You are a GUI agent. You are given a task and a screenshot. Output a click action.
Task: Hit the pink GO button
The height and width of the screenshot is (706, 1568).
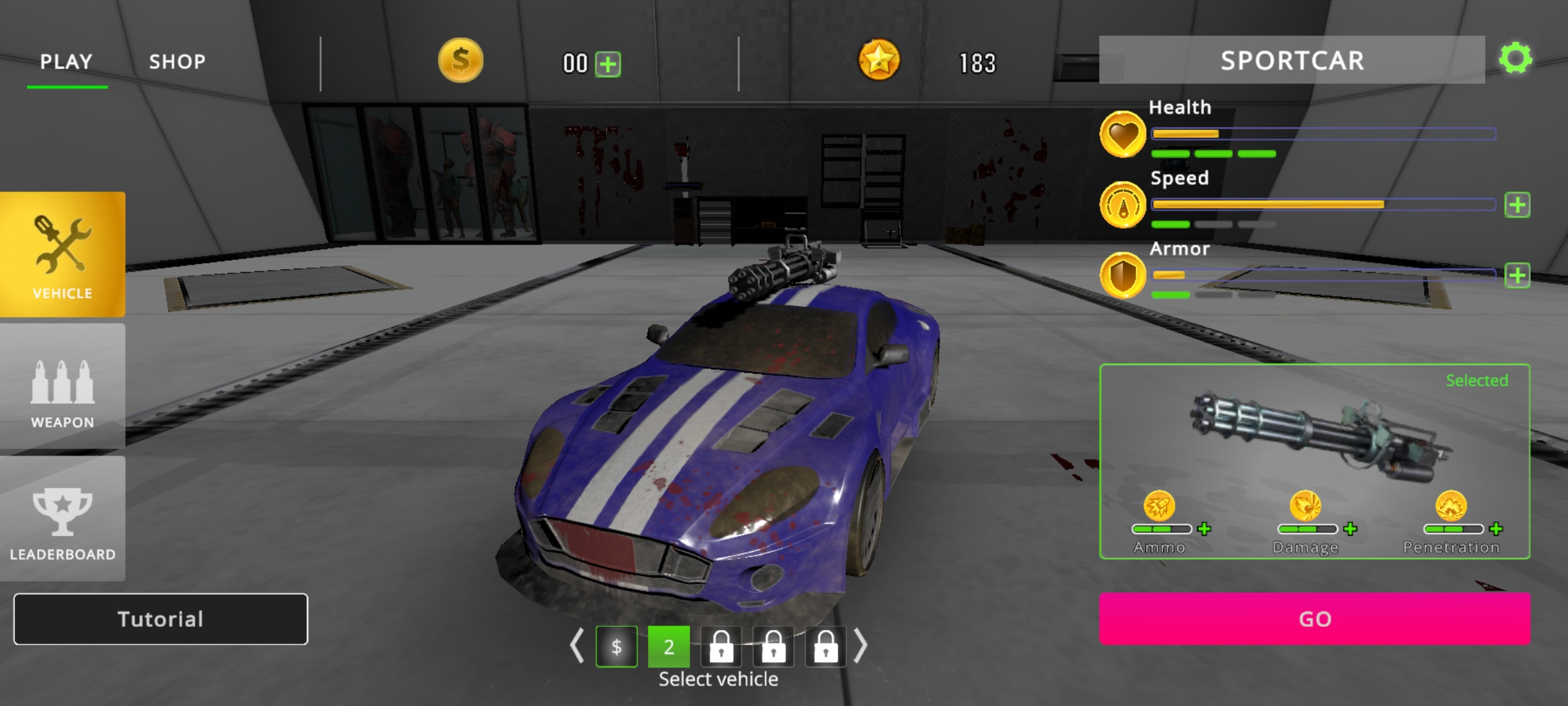point(1315,618)
